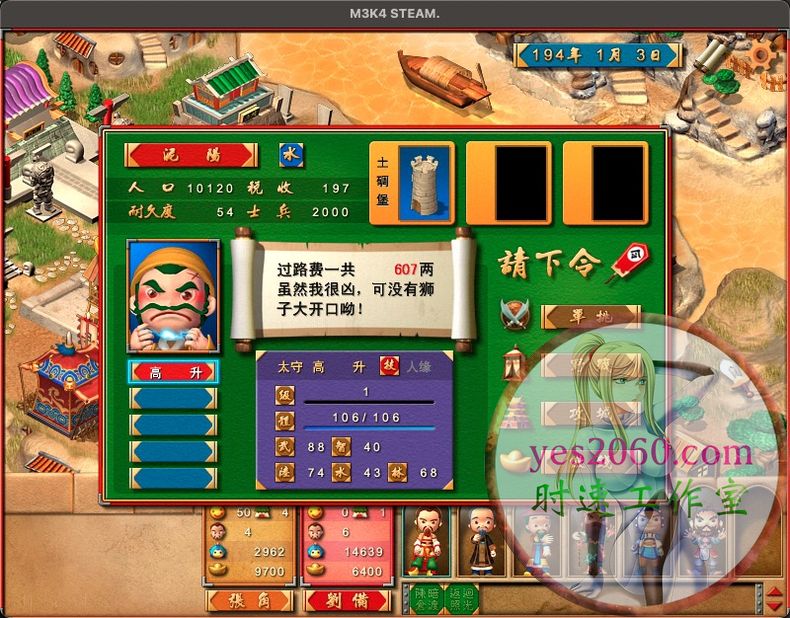
Task: Pick the red-armored general in the roster
Action: tap(425, 545)
